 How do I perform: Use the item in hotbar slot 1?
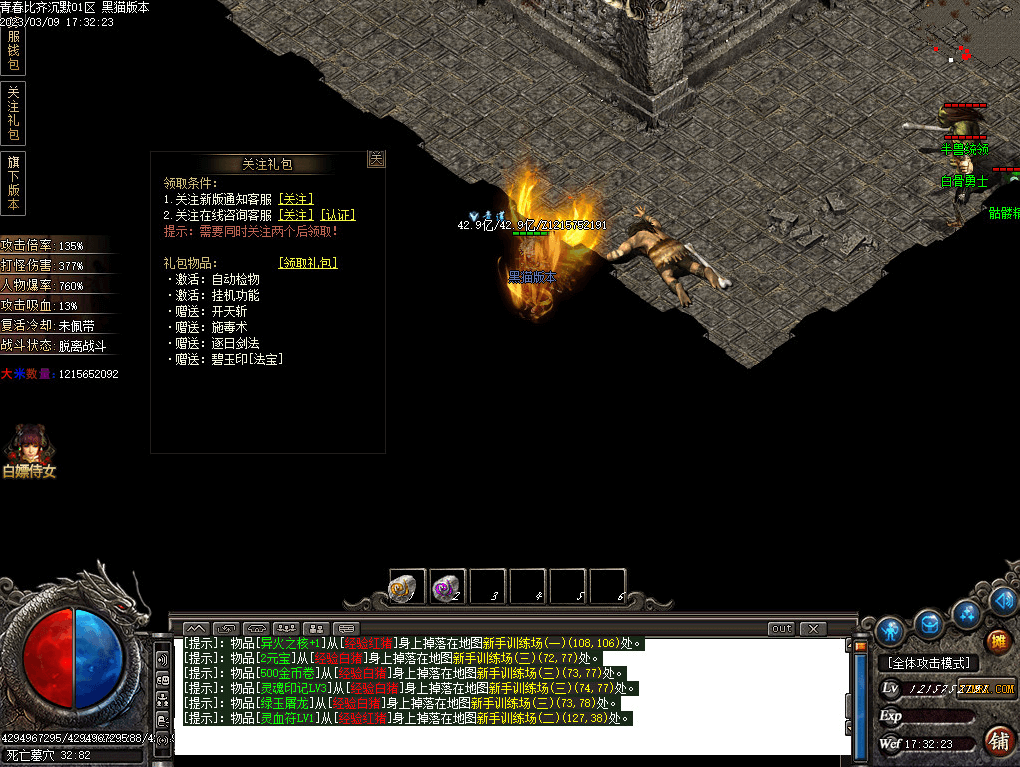pos(407,587)
